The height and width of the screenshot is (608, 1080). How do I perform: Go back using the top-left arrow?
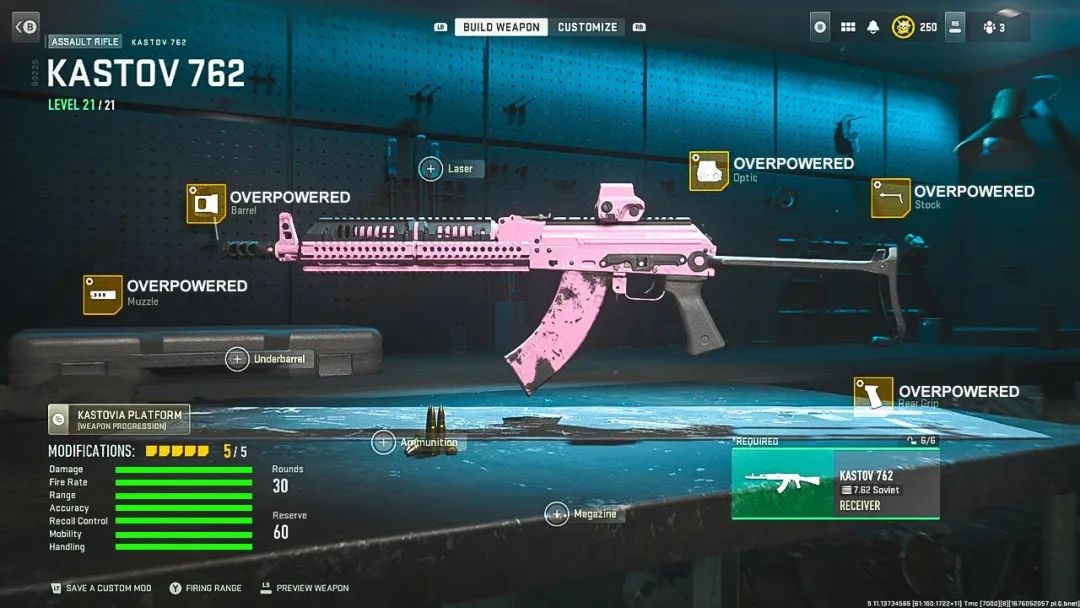coord(25,27)
